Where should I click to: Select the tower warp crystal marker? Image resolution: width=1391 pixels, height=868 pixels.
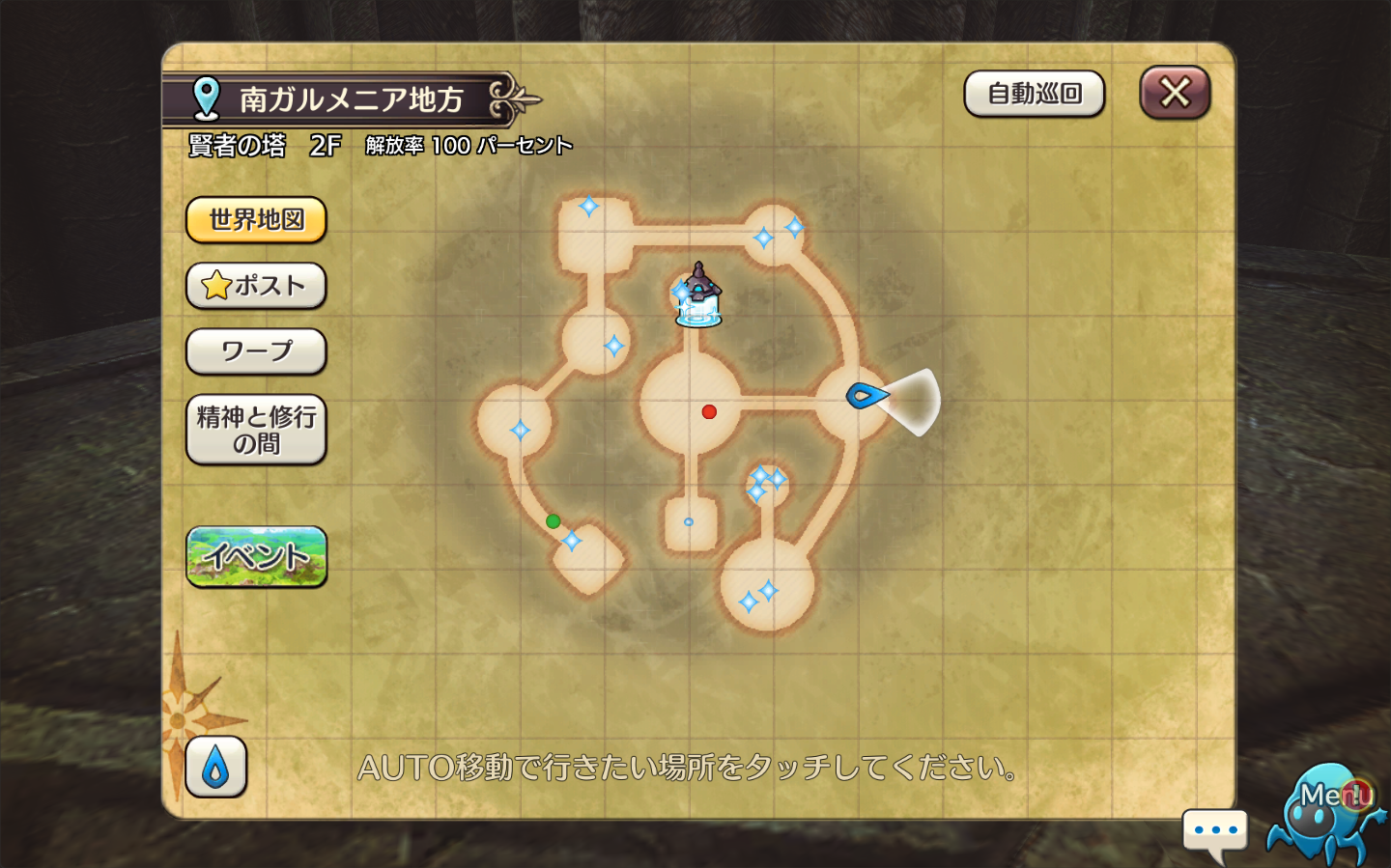[x=698, y=297]
